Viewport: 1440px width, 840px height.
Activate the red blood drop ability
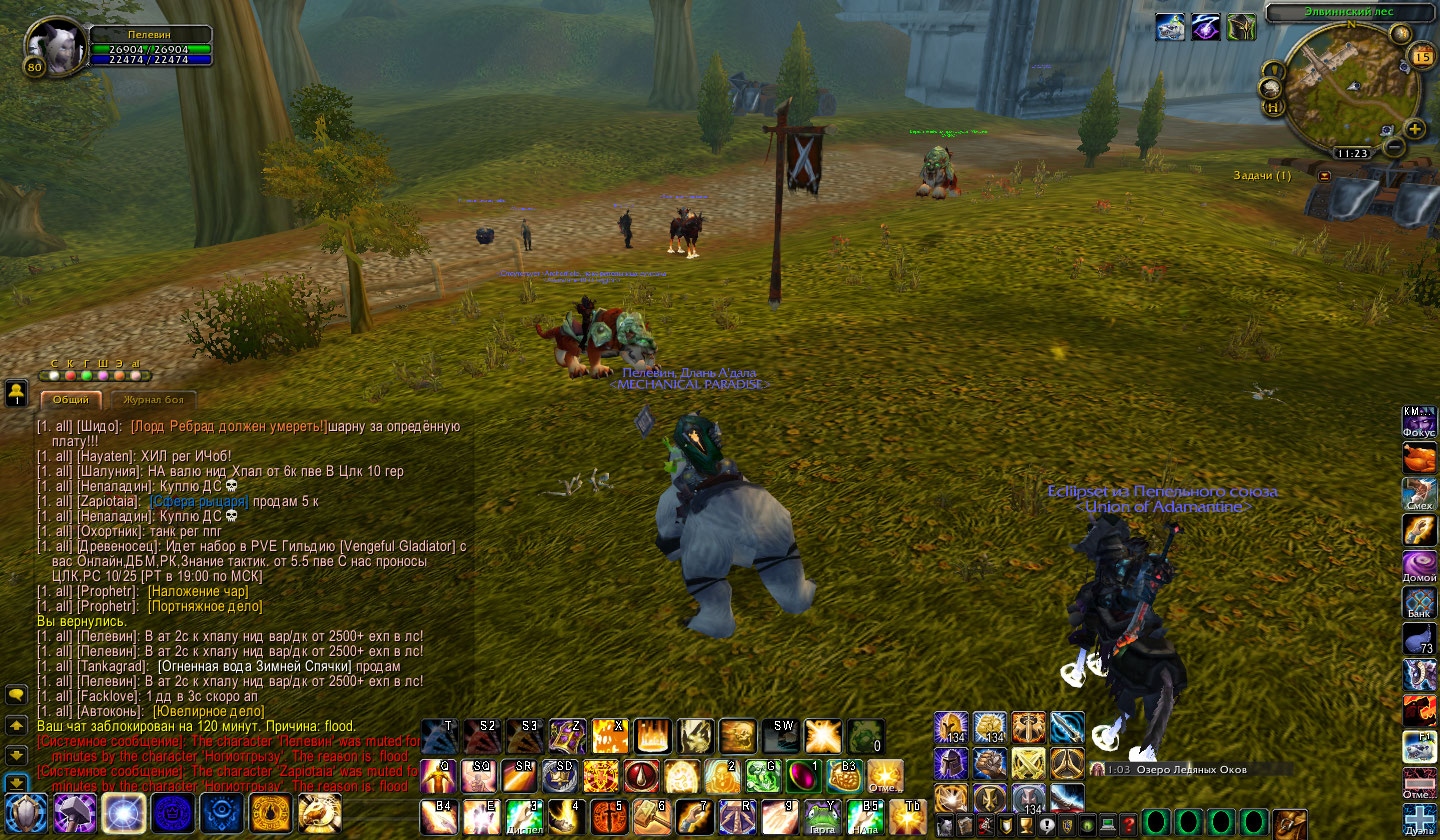pyautogui.click(x=641, y=775)
